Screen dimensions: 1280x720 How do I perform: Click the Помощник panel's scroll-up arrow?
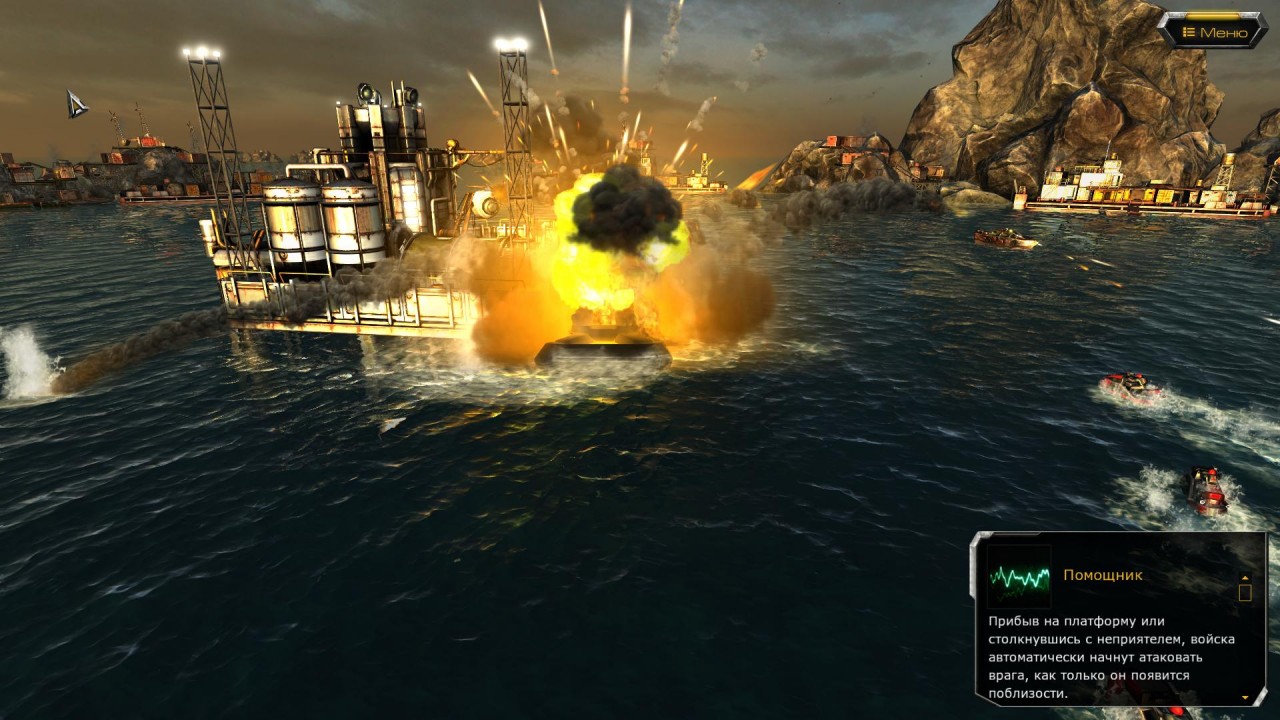[1245, 577]
